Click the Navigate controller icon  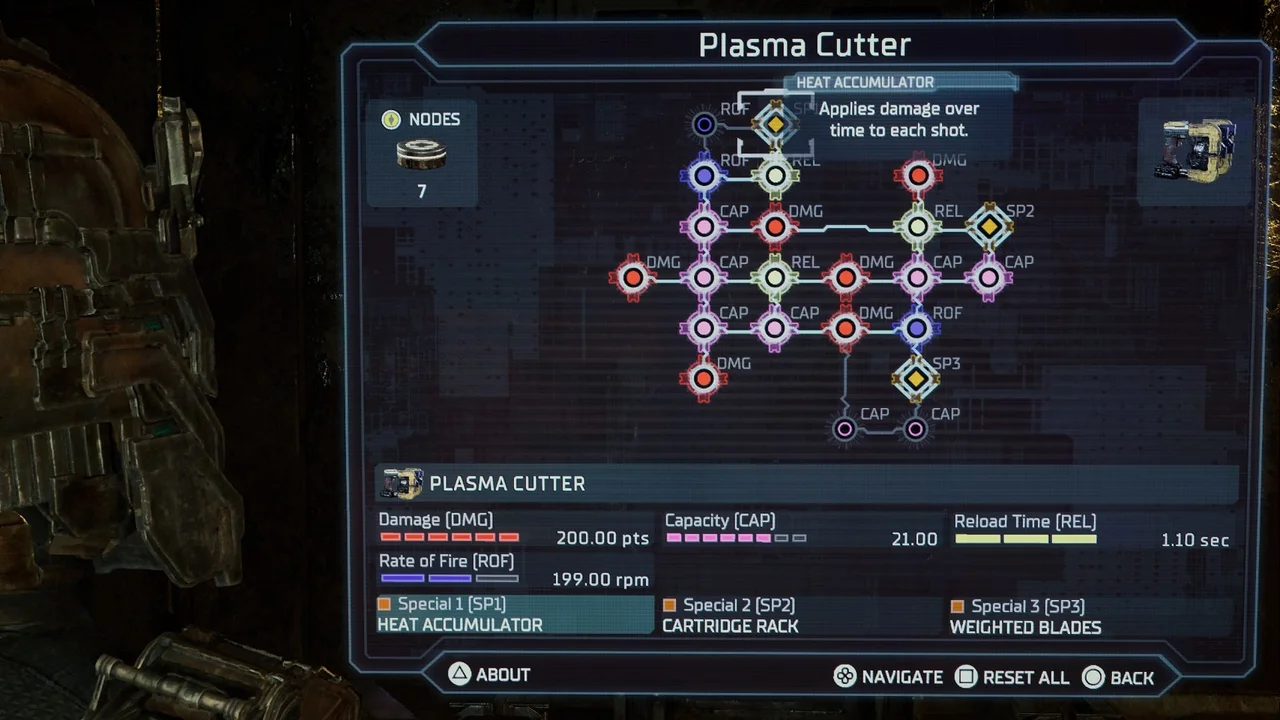[x=845, y=677]
